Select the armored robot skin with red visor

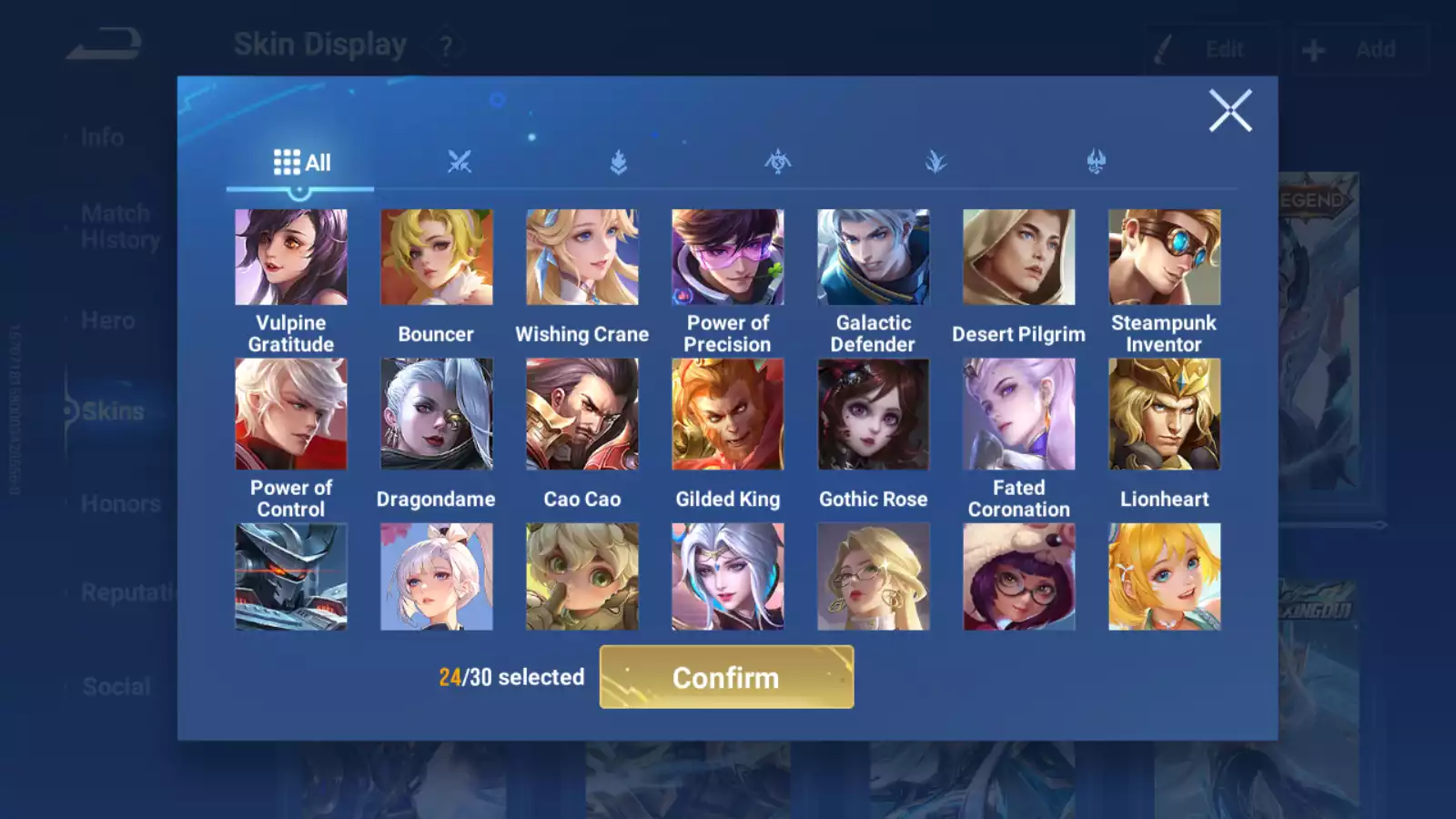pyautogui.click(x=291, y=576)
